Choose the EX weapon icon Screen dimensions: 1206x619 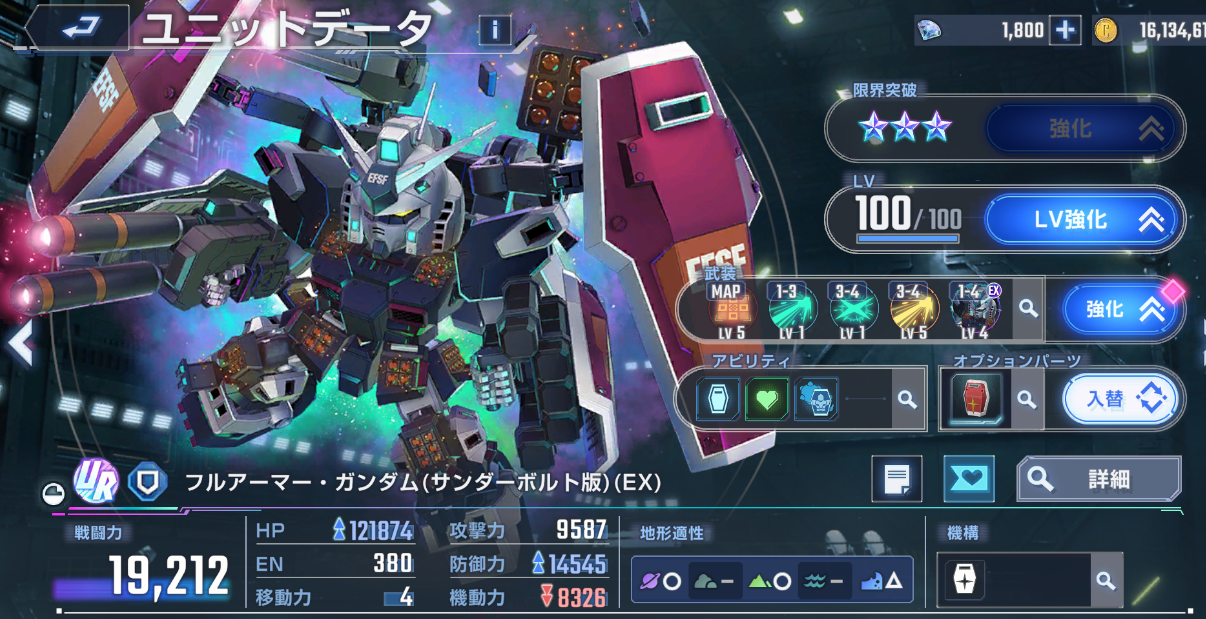click(974, 309)
